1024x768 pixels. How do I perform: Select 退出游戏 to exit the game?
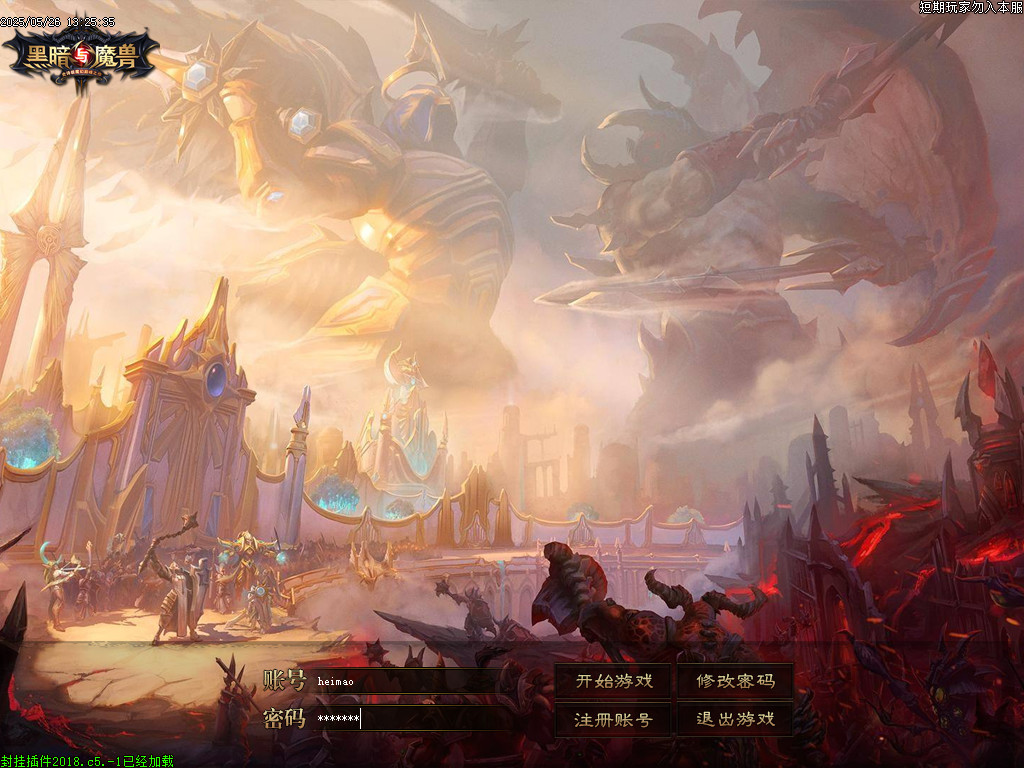tap(735, 719)
